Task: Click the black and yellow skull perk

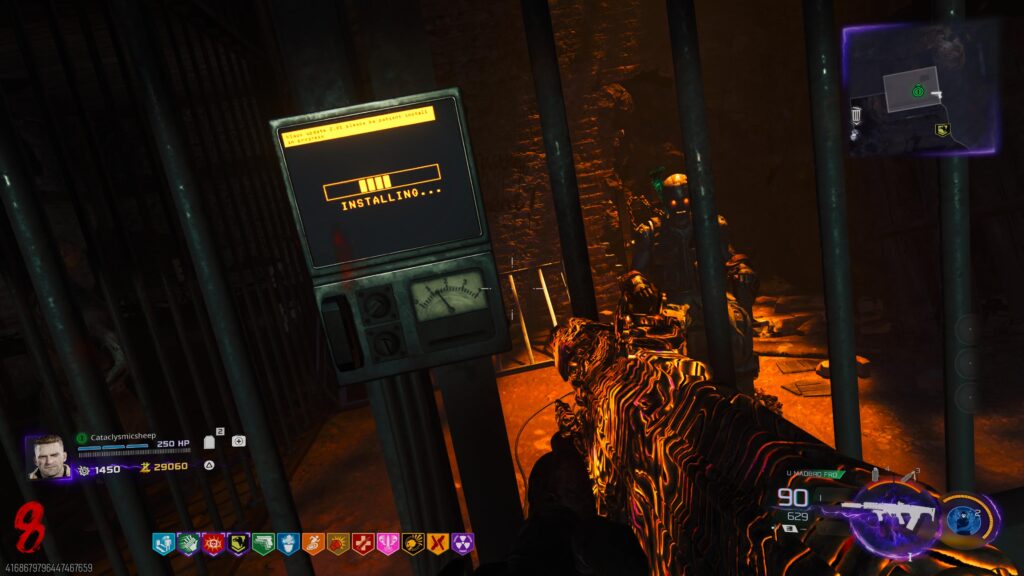Action: point(412,543)
